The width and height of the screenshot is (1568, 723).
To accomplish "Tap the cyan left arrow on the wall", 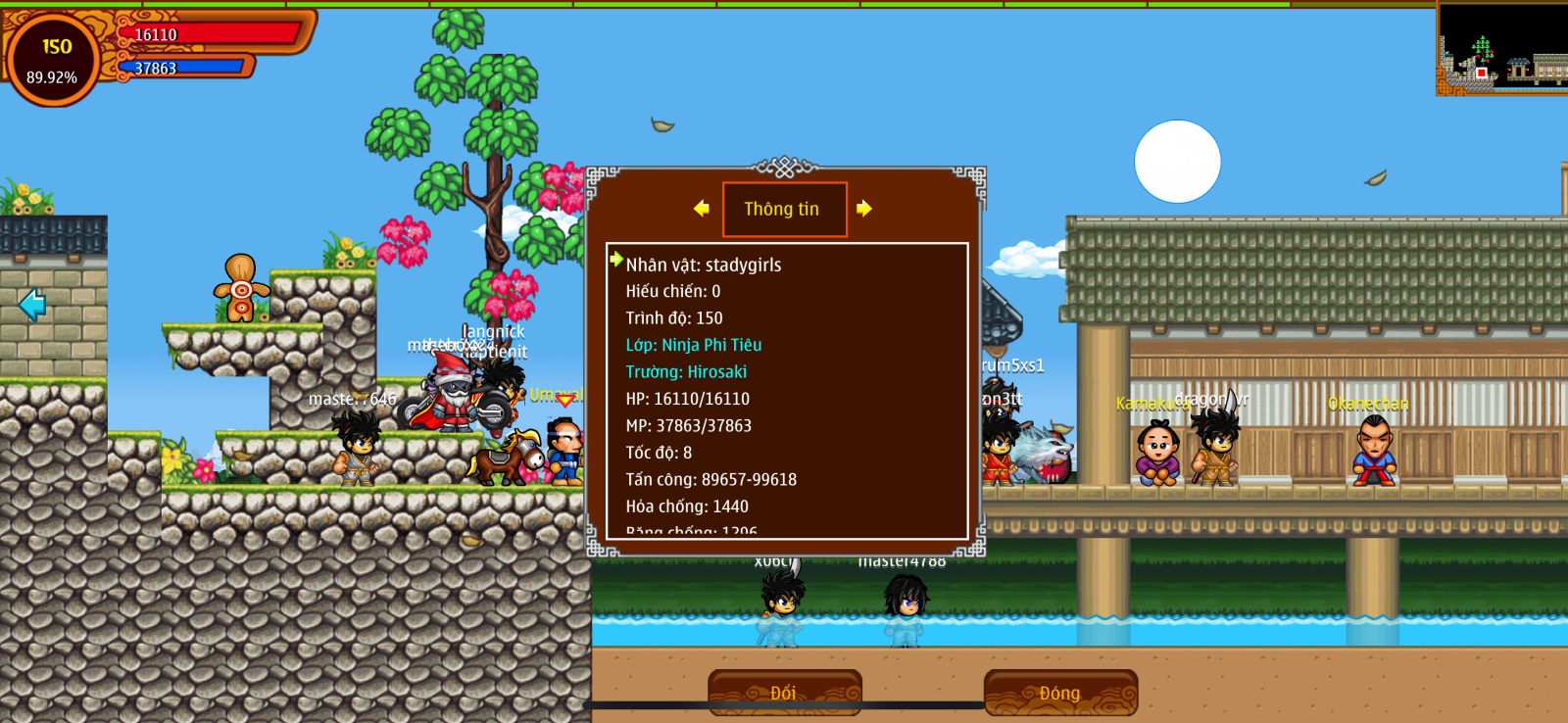I will pos(32,305).
